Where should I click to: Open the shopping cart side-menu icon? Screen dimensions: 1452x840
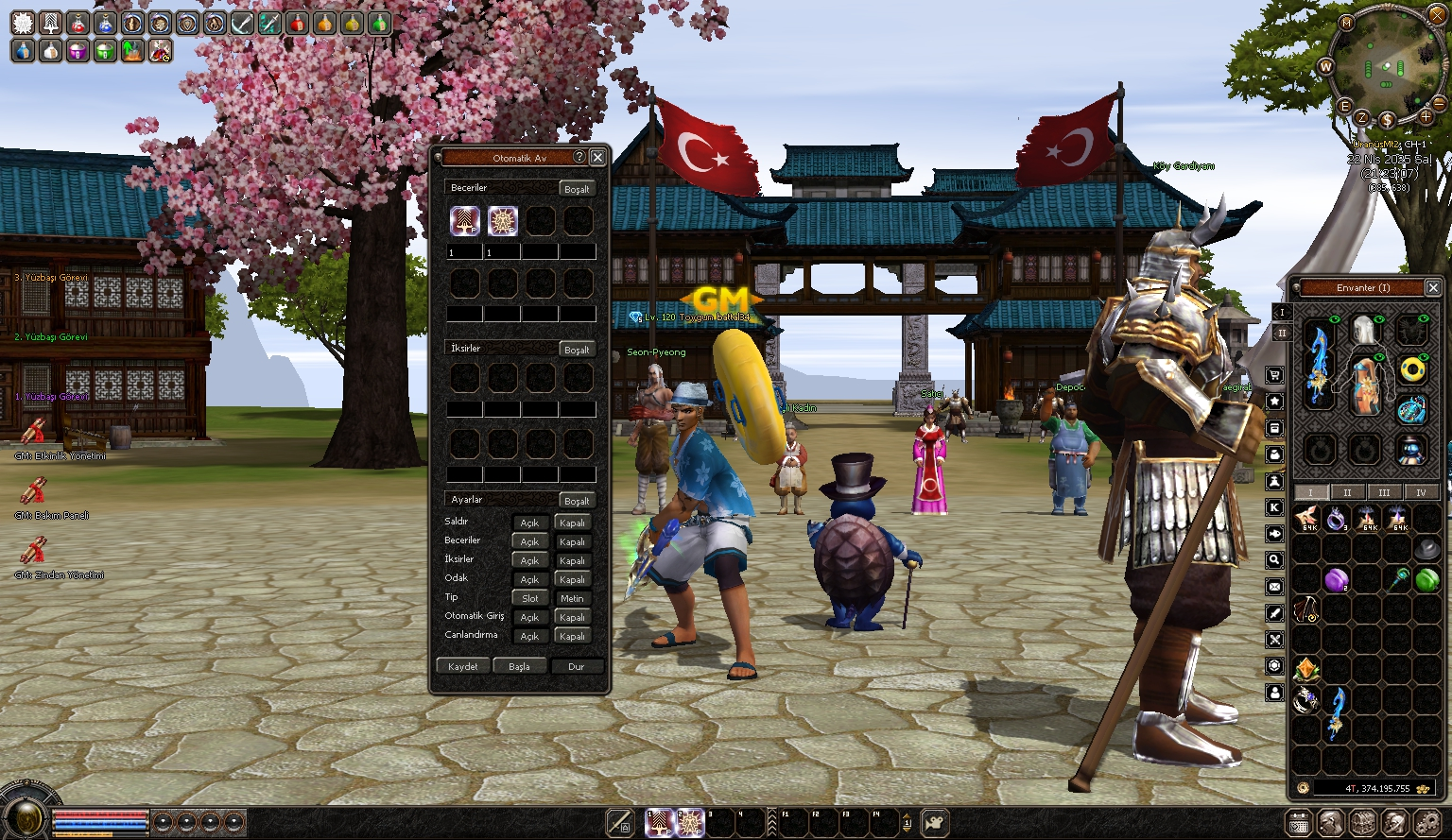tap(1274, 375)
